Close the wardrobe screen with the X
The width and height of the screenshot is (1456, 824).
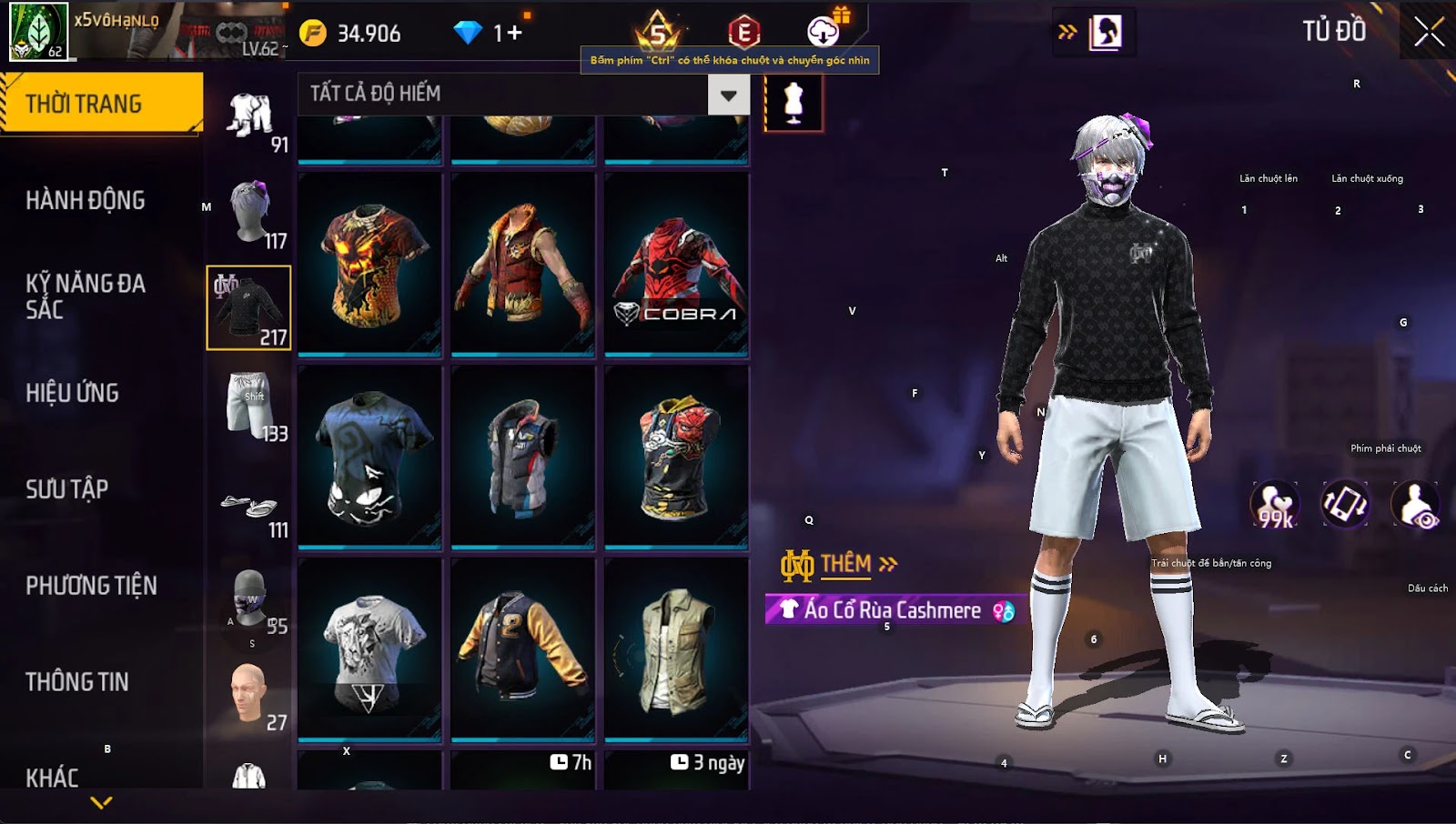point(1429,32)
